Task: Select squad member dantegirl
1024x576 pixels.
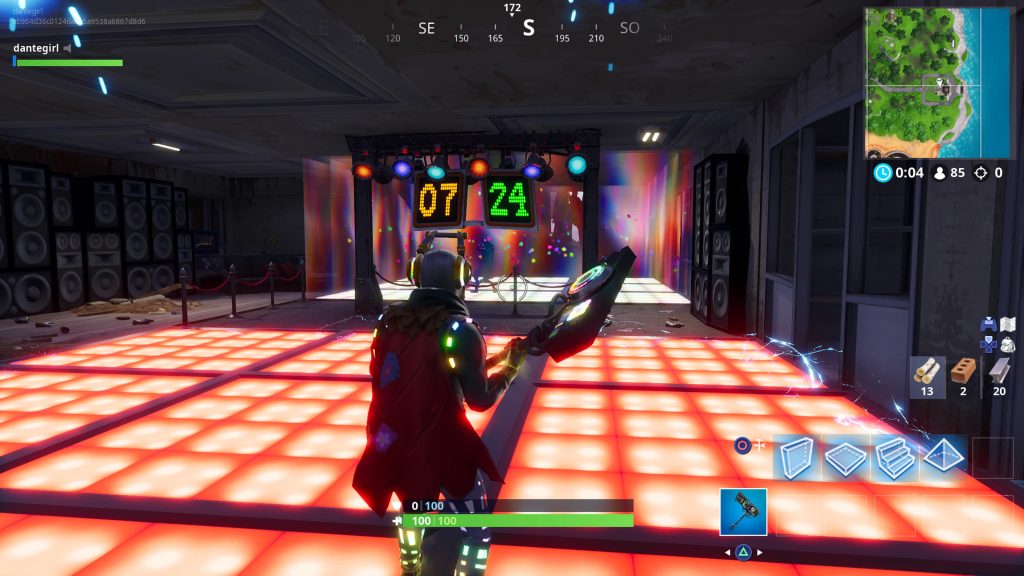Action: point(36,47)
